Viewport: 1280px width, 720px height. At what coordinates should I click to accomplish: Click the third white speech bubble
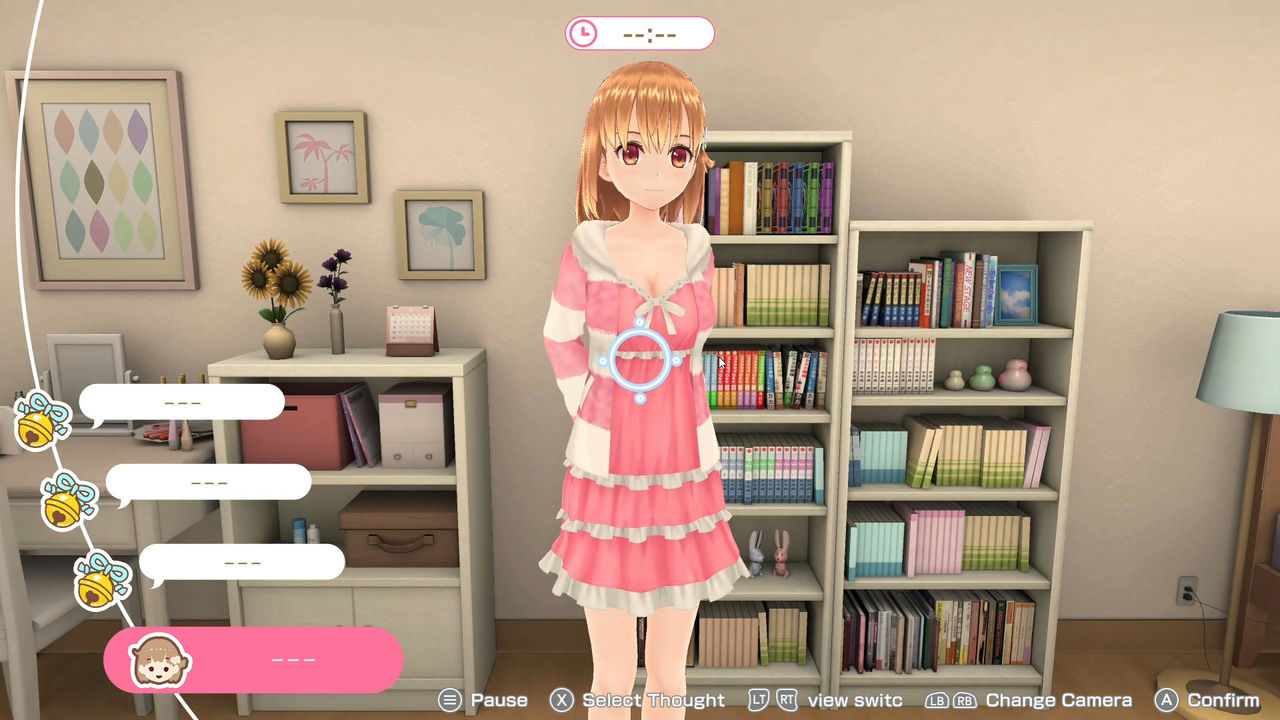pyautogui.click(x=240, y=561)
